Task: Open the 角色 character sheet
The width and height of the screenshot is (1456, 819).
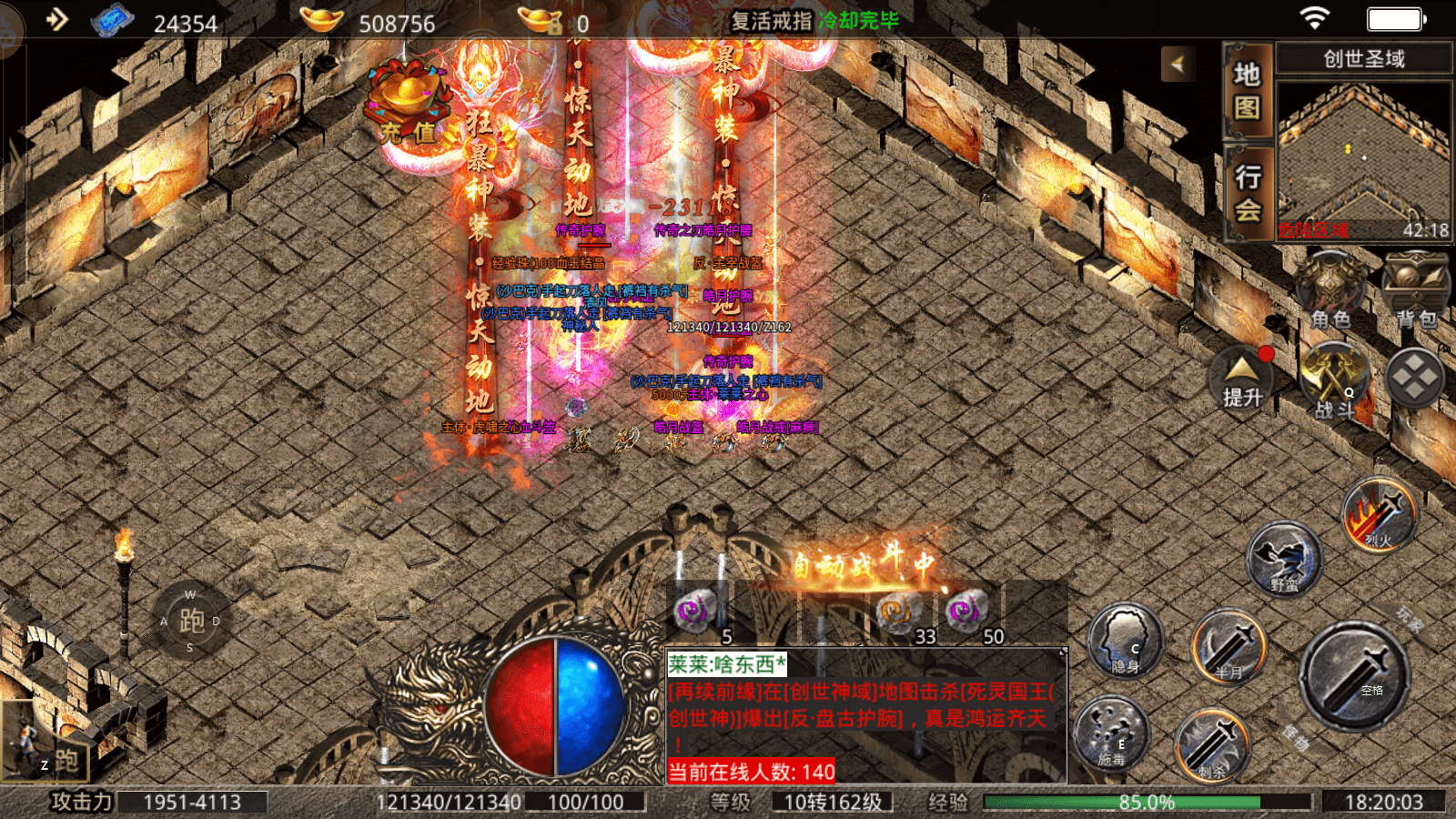Action: pyautogui.click(x=1330, y=291)
